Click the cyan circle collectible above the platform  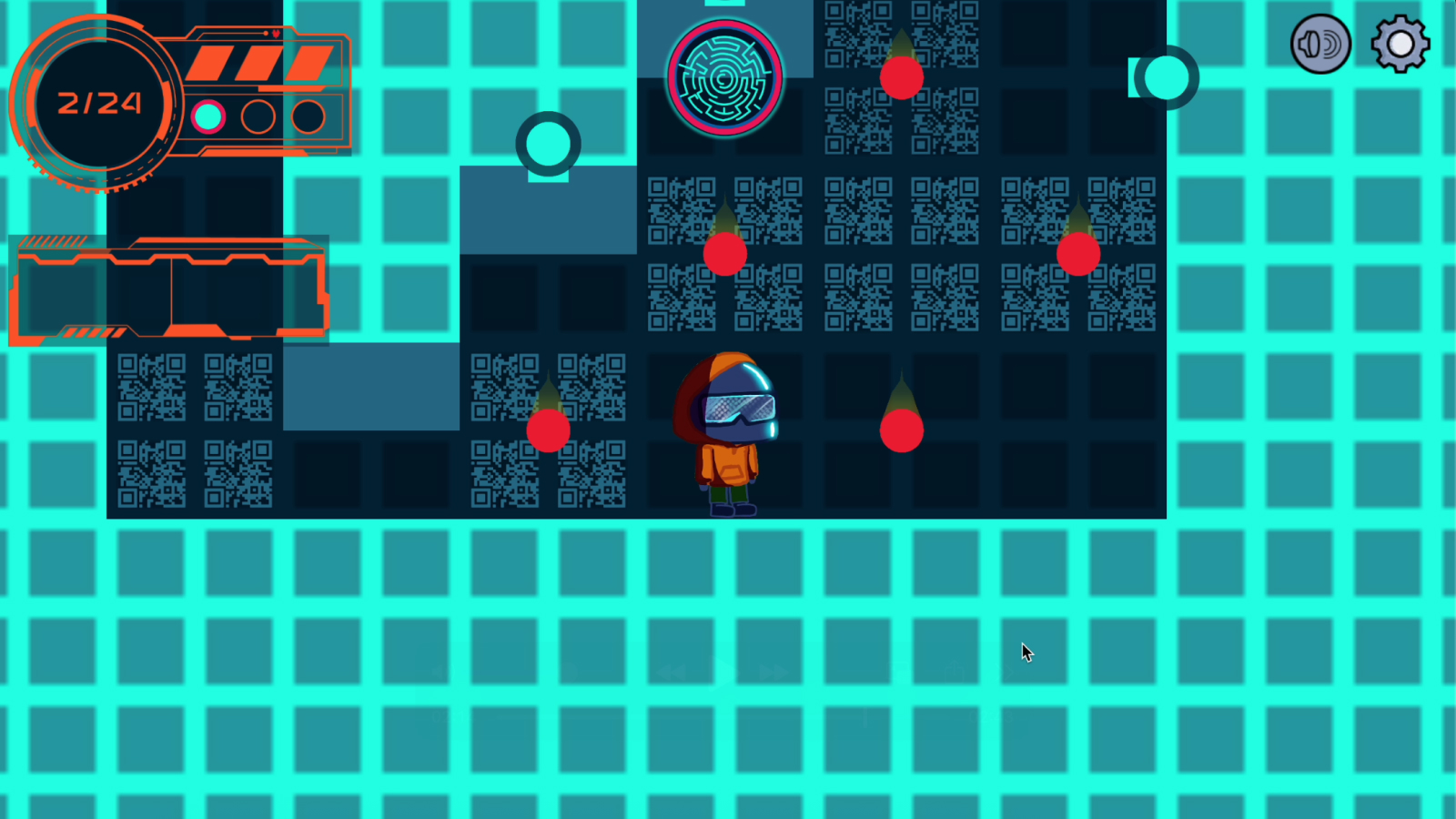coord(548,144)
